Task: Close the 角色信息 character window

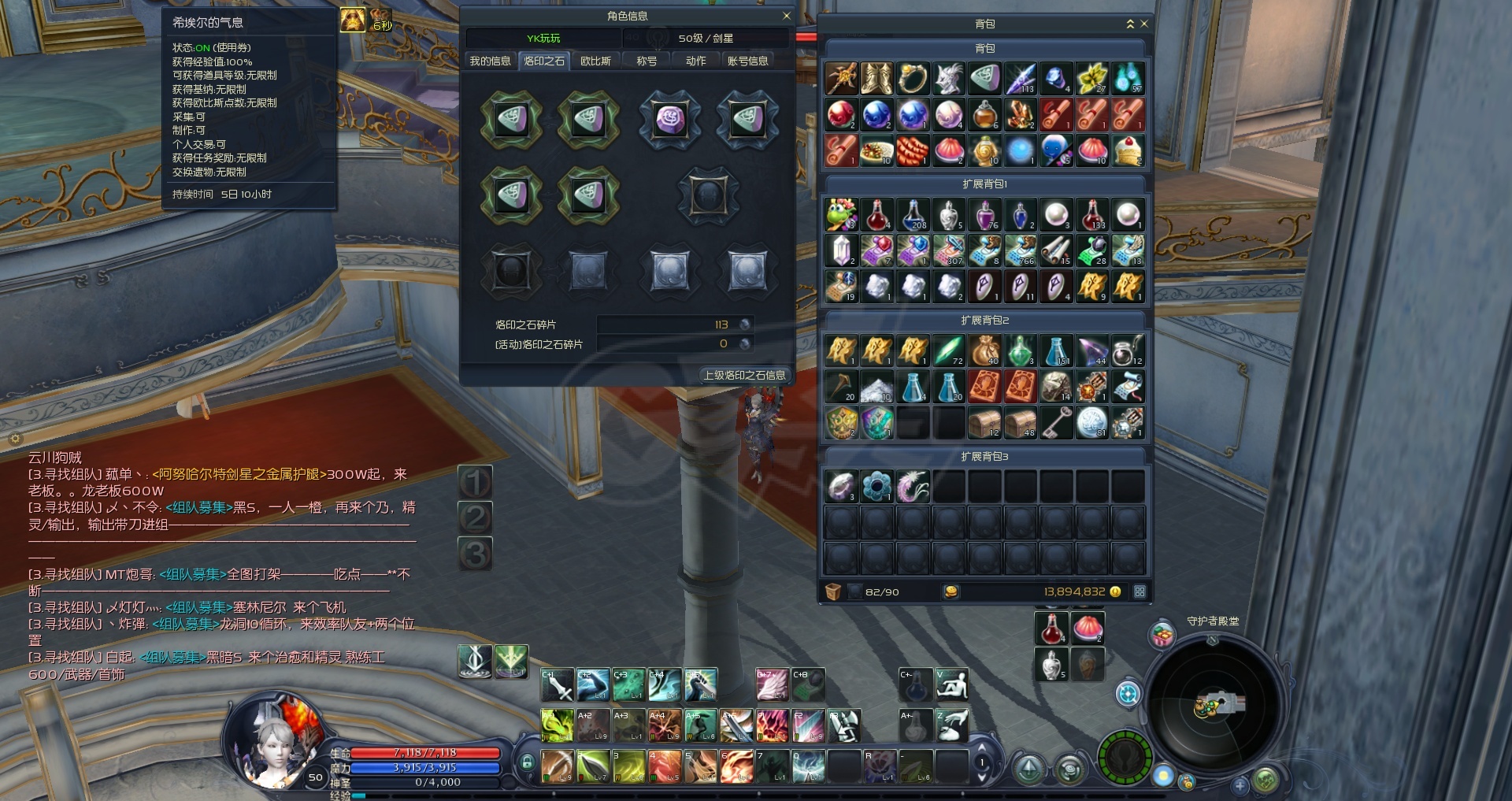Action: pyautogui.click(x=786, y=16)
